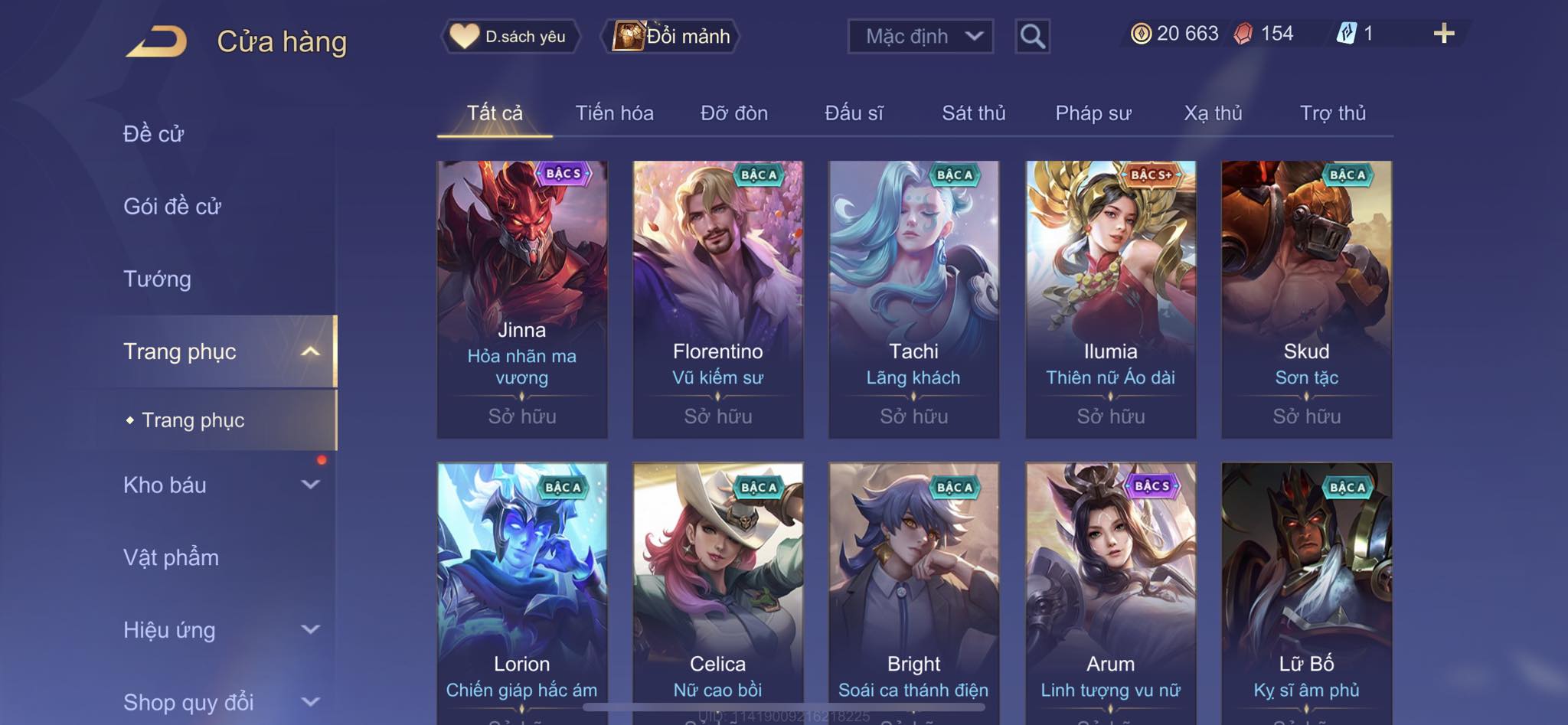Open the Vật phẩm section
1568x725 pixels.
tap(171, 557)
